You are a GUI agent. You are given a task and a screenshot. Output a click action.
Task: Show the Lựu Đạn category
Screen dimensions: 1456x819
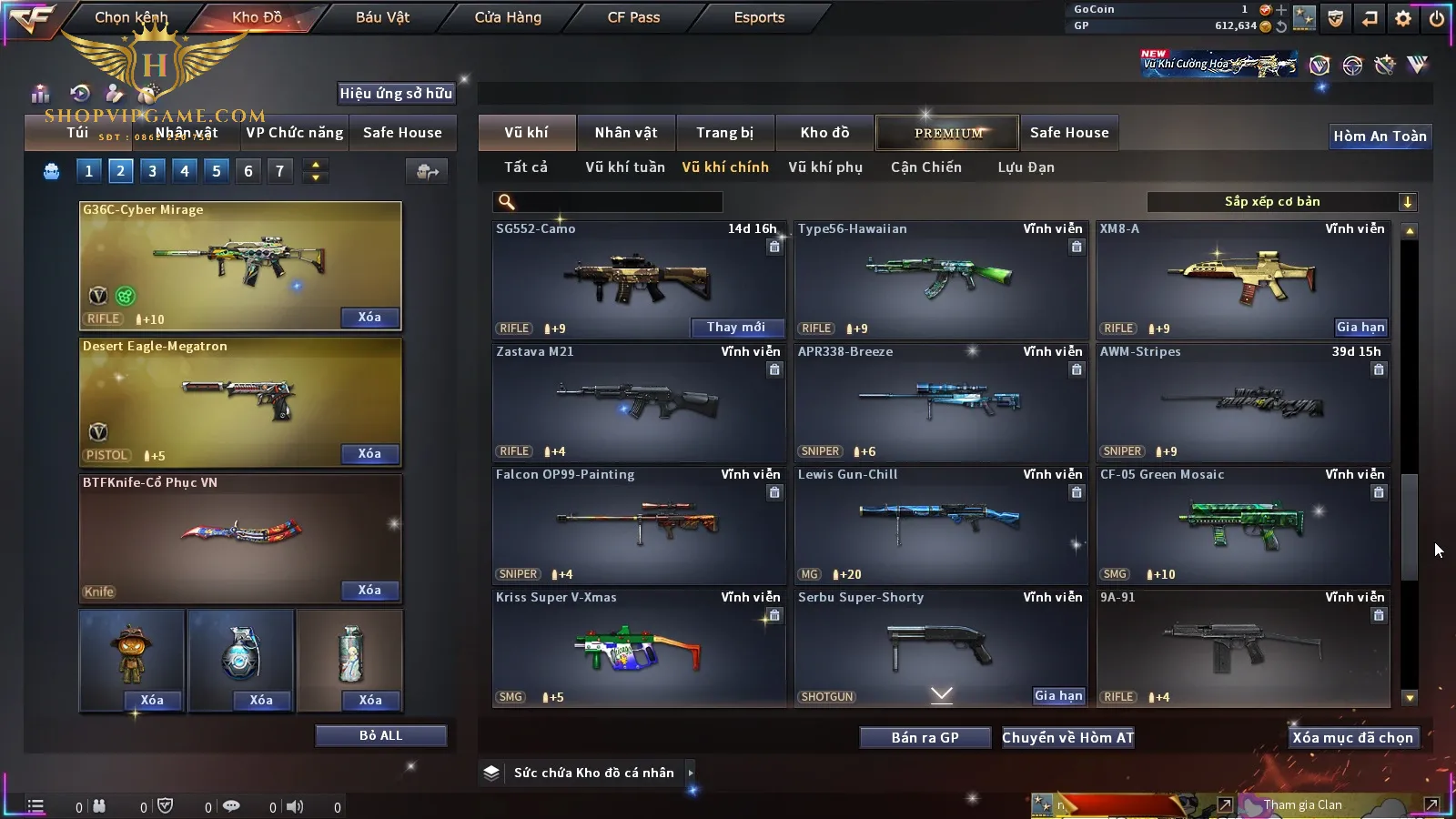(x=1026, y=167)
